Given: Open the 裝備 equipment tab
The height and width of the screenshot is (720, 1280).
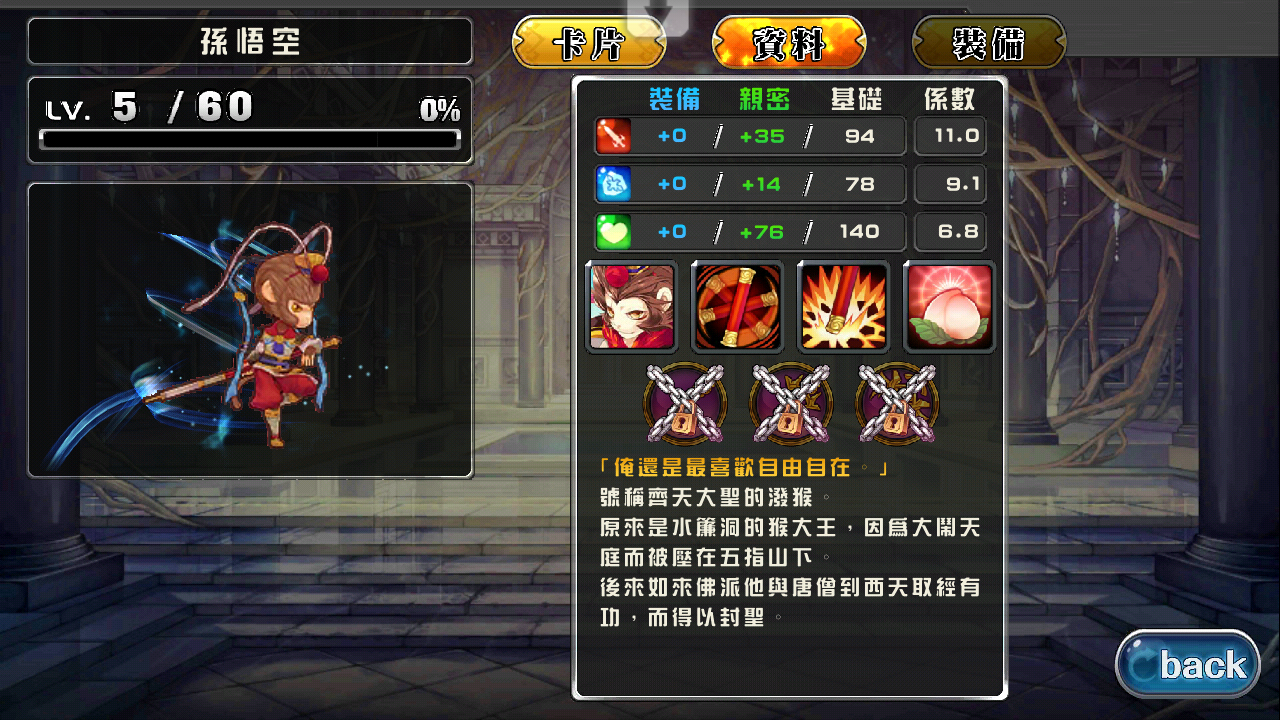Looking at the screenshot, I should point(989,44).
